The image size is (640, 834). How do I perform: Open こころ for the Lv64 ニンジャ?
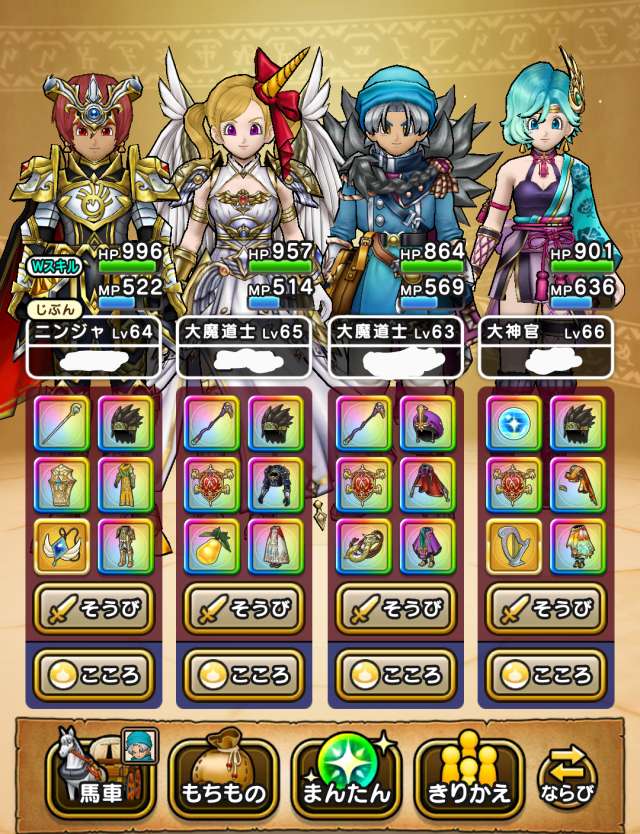[x=95, y=674]
